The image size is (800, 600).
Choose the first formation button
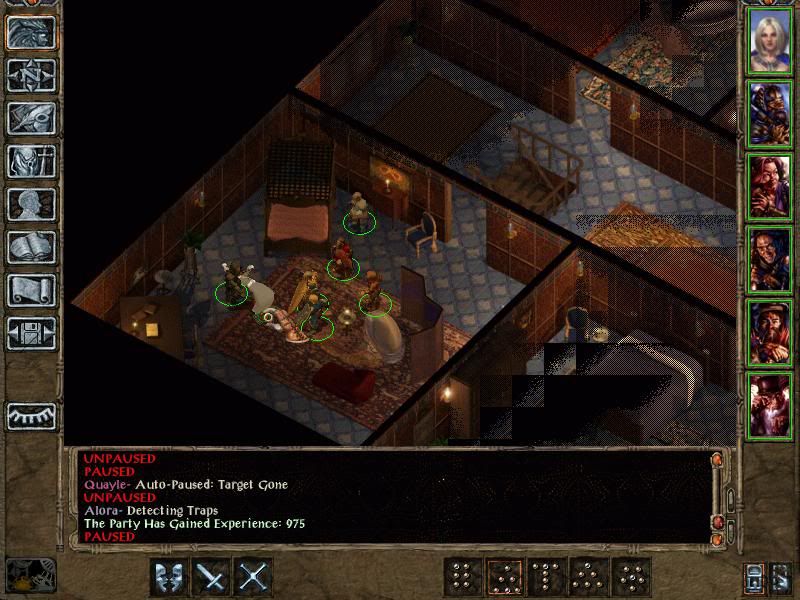(x=461, y=577)
